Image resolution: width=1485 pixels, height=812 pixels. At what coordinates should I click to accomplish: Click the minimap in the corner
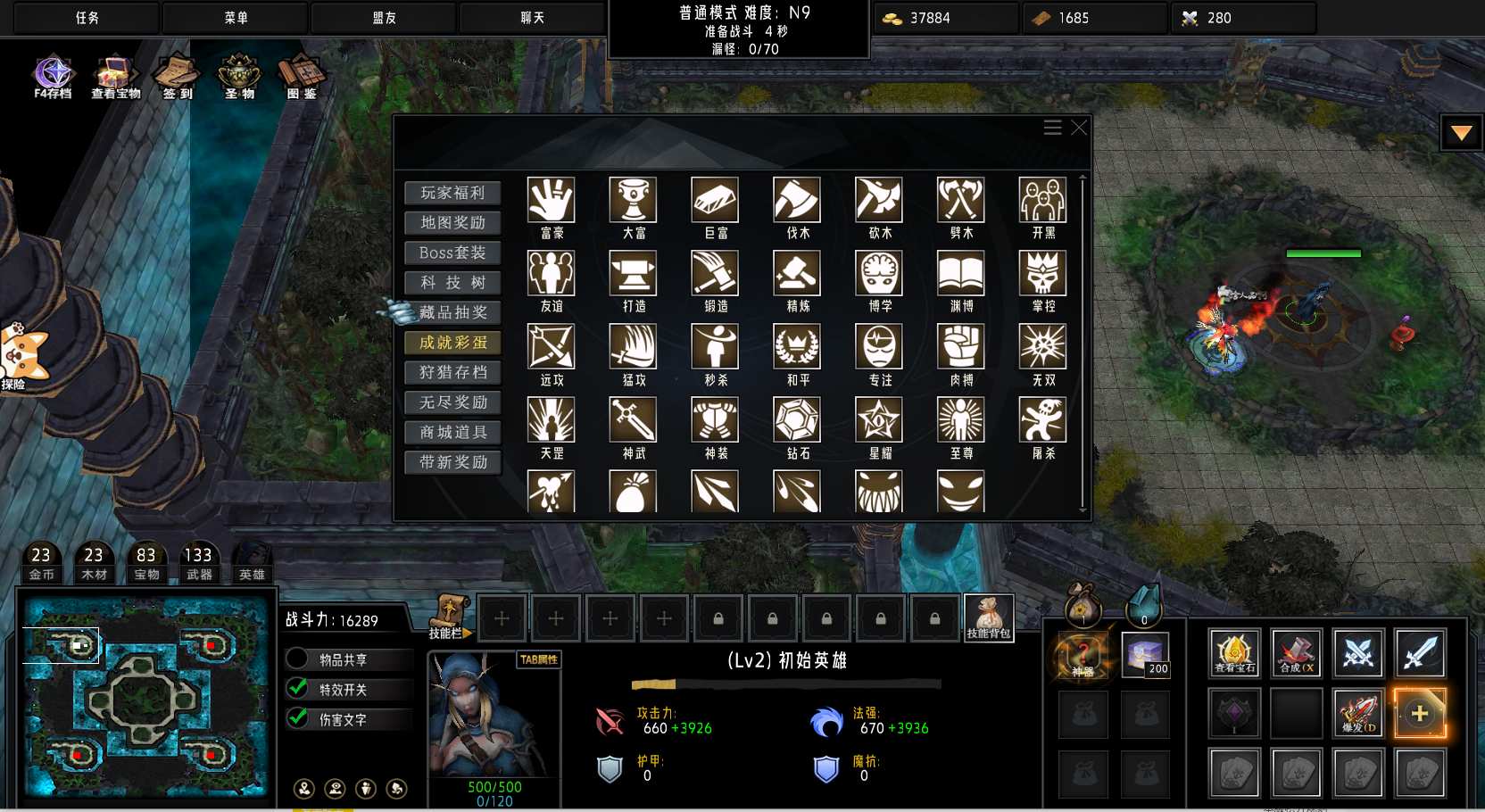pyautogui.click(x=146, y=696)
